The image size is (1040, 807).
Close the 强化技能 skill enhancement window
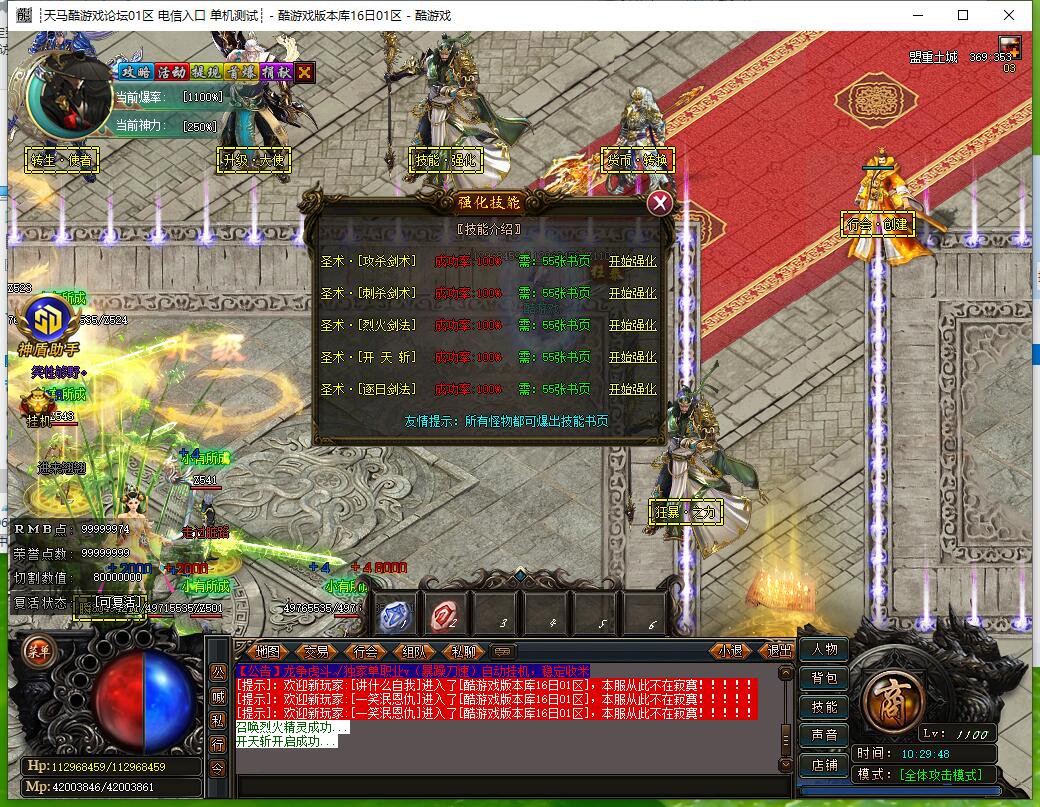(x=659, y=204)
